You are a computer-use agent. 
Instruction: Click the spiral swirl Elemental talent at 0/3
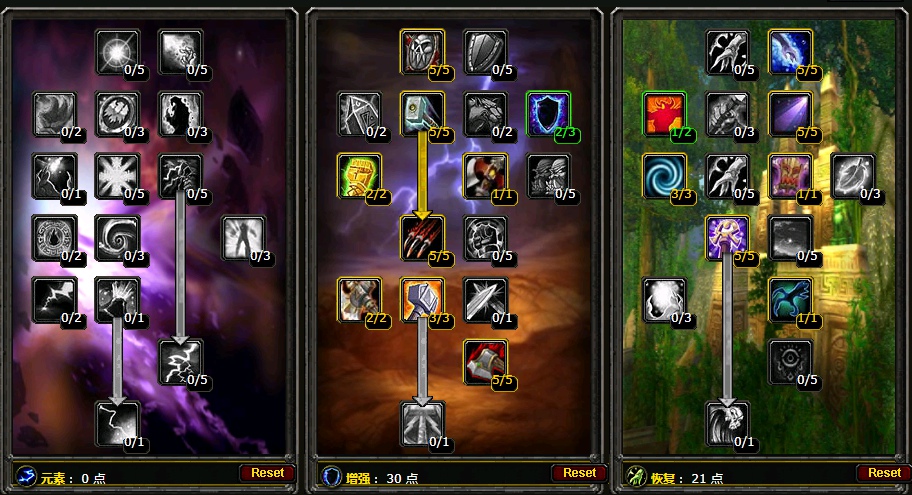117,237
